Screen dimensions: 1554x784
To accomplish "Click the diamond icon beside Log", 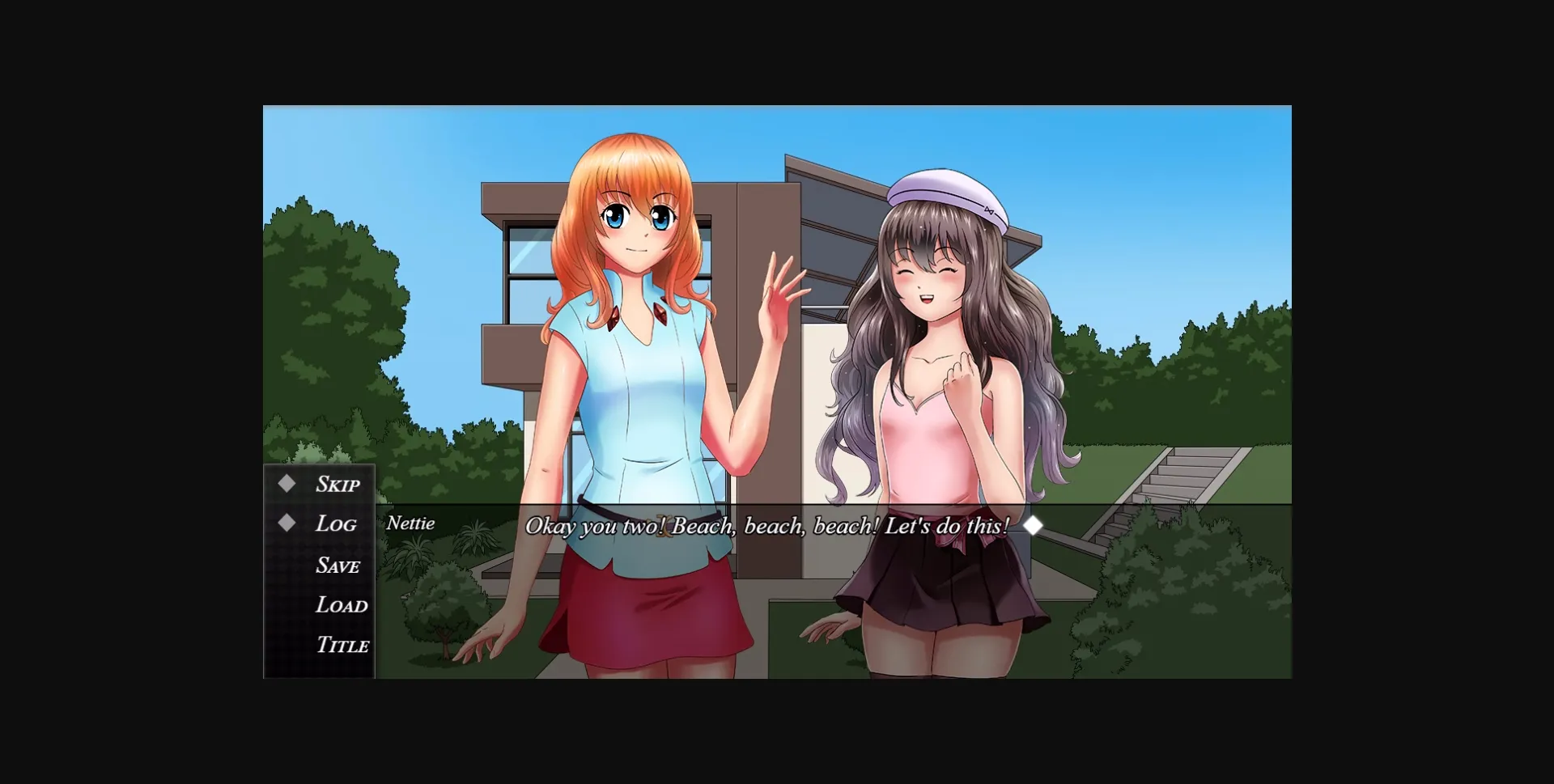I will (287, 523).
